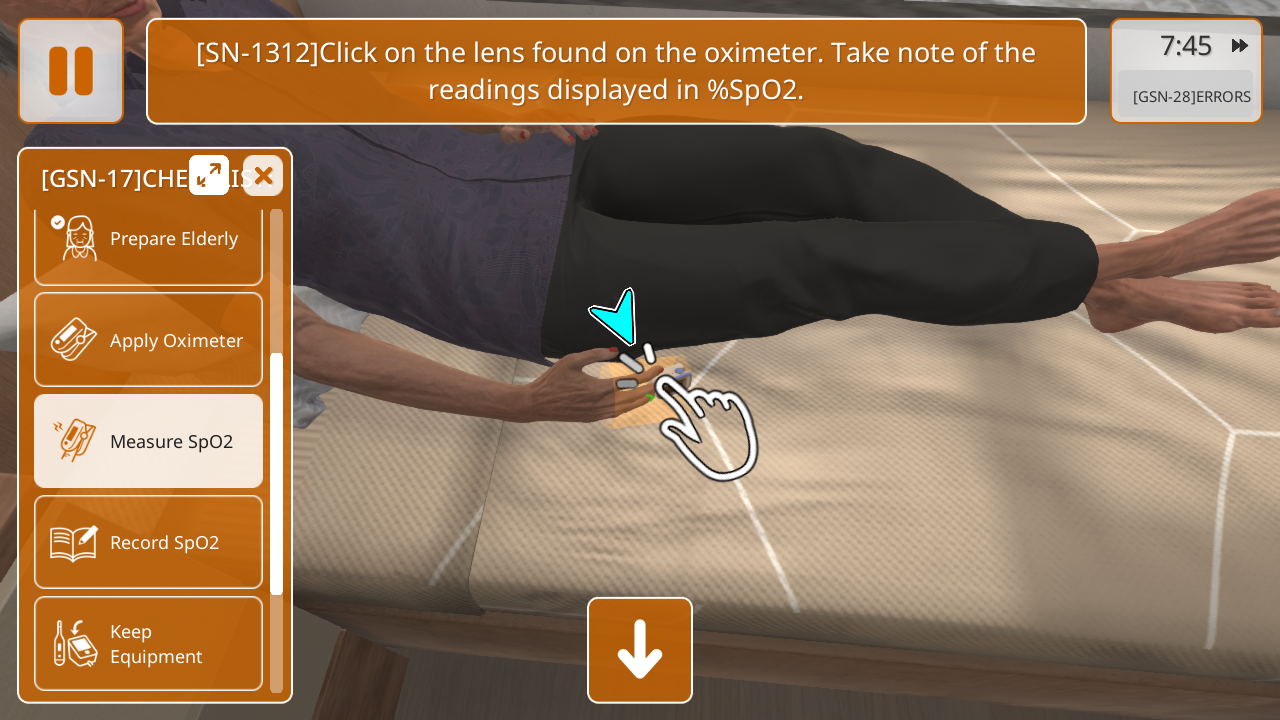Open the errors panel
The height and width of the screenshot is (720, 1280).
[1190, 97]
